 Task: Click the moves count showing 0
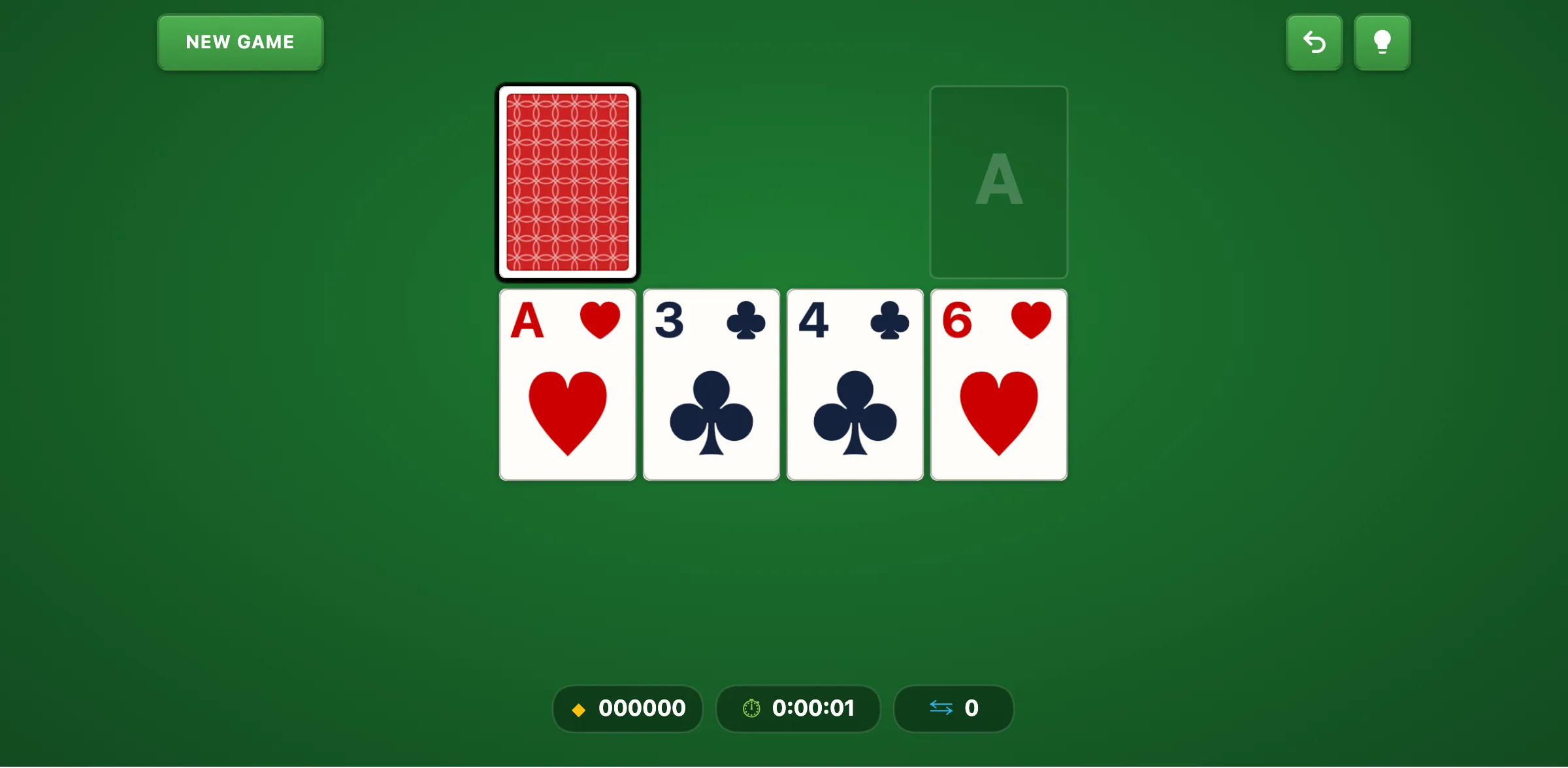(x=973, y=708)
